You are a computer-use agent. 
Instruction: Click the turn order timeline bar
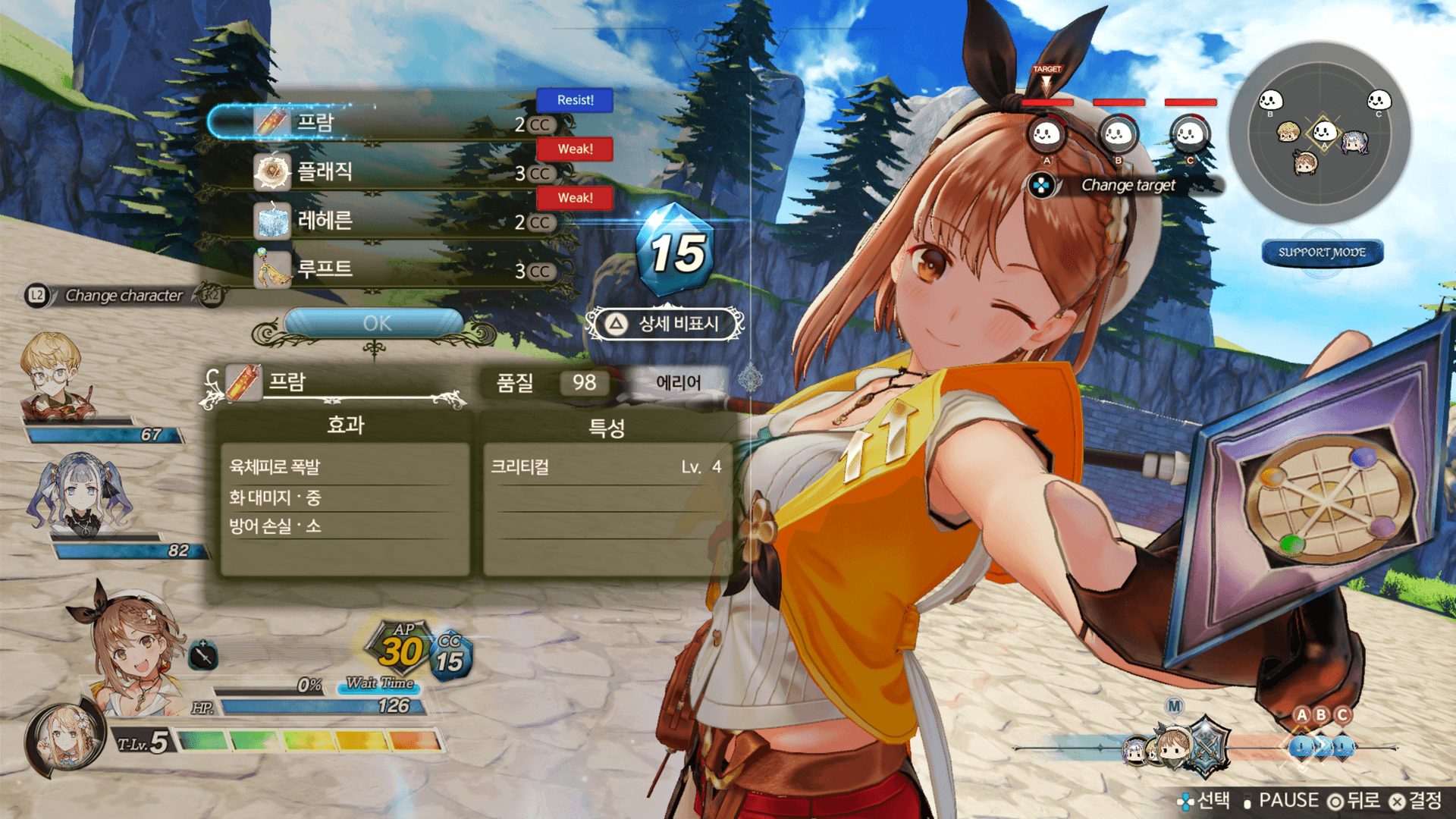(1206, 748)
